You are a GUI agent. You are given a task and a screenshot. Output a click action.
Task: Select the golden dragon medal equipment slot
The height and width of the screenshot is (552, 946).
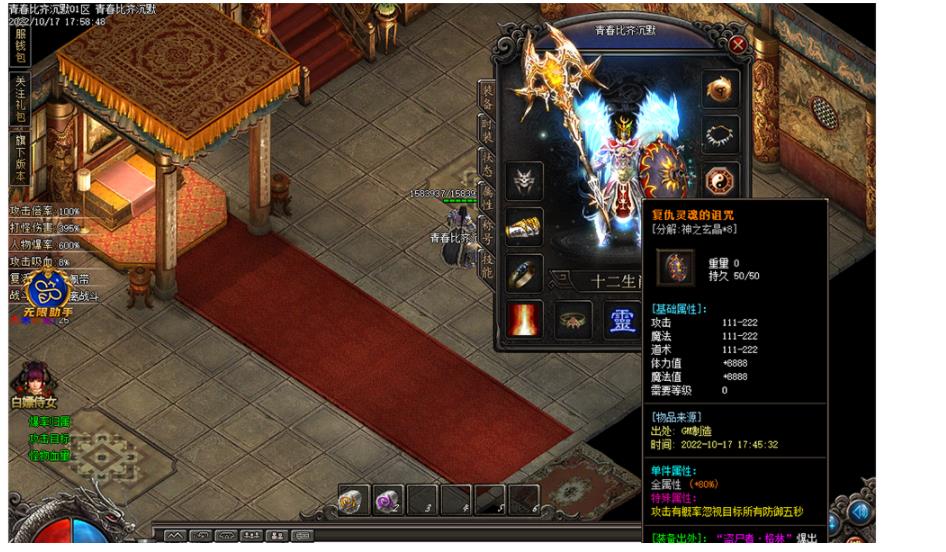tap(721, 88)
